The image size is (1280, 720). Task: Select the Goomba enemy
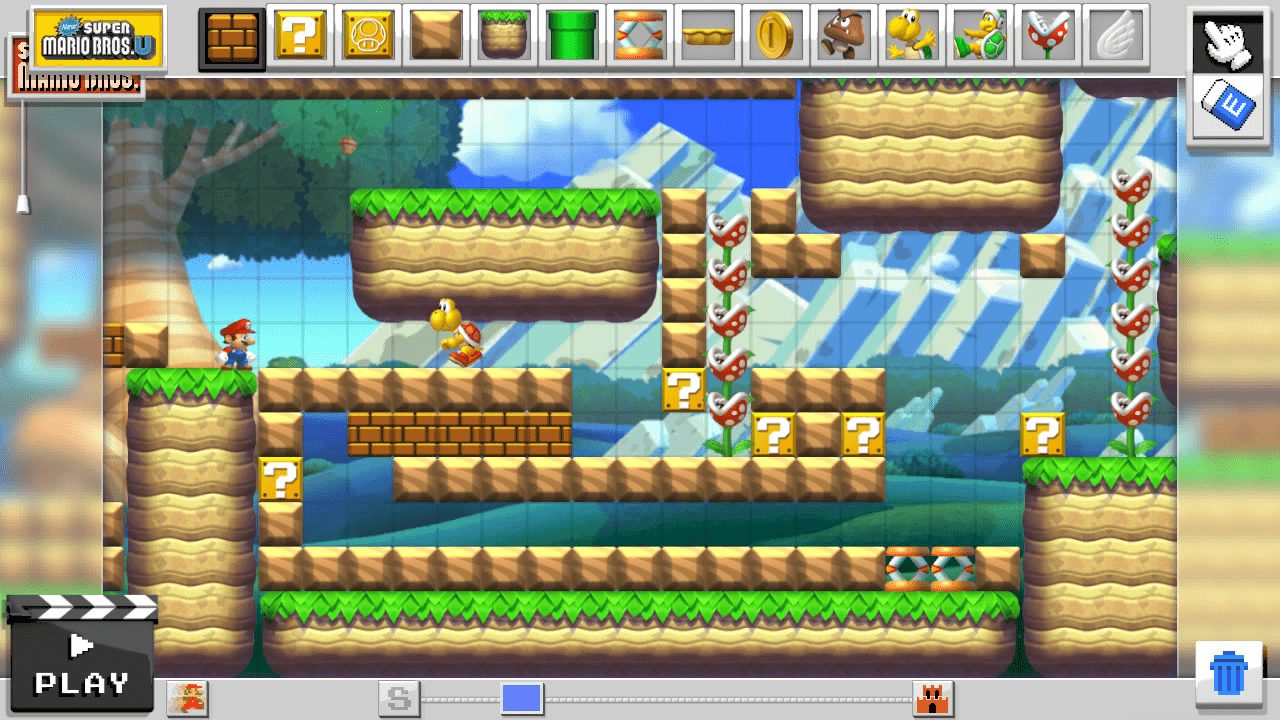(843, 36)
